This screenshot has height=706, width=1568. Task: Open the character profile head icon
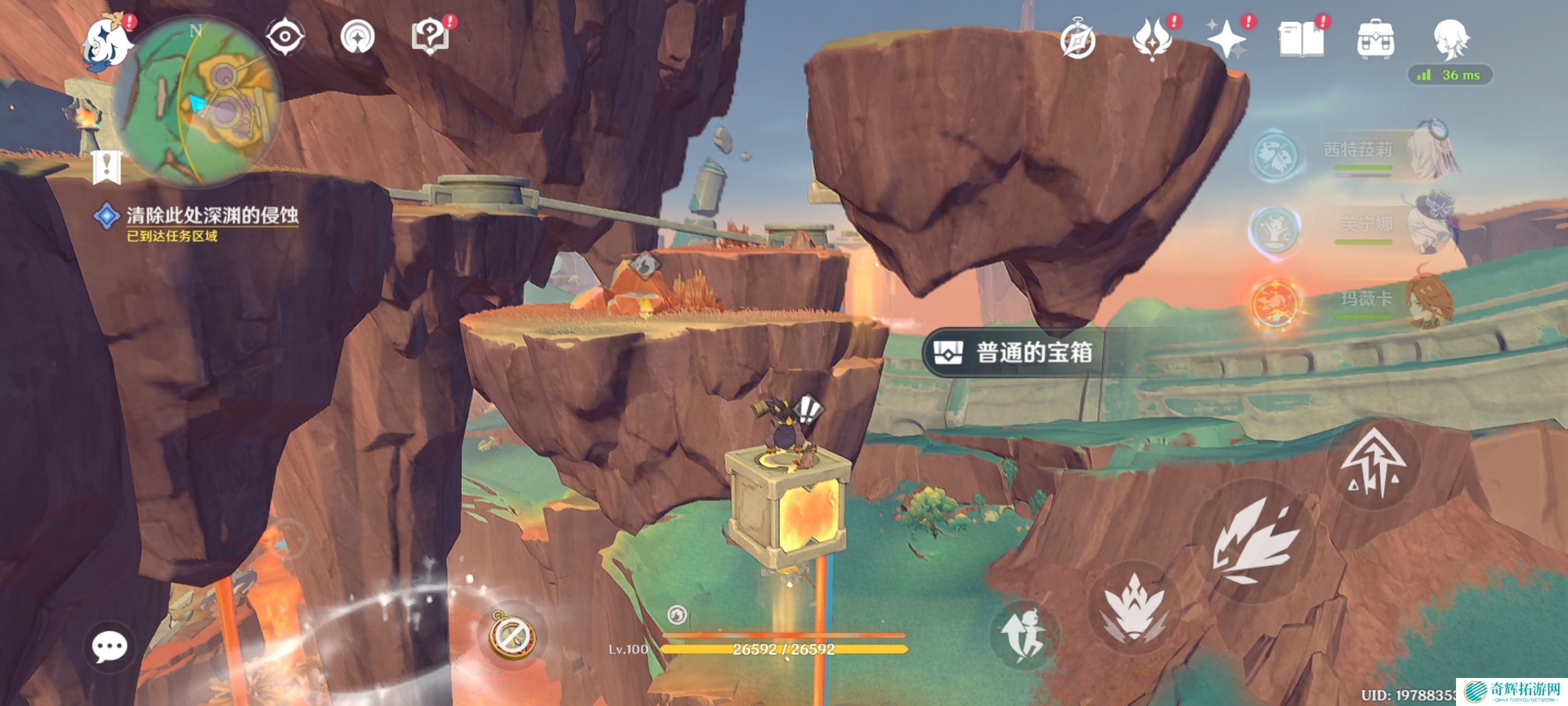coord(1451,40)
